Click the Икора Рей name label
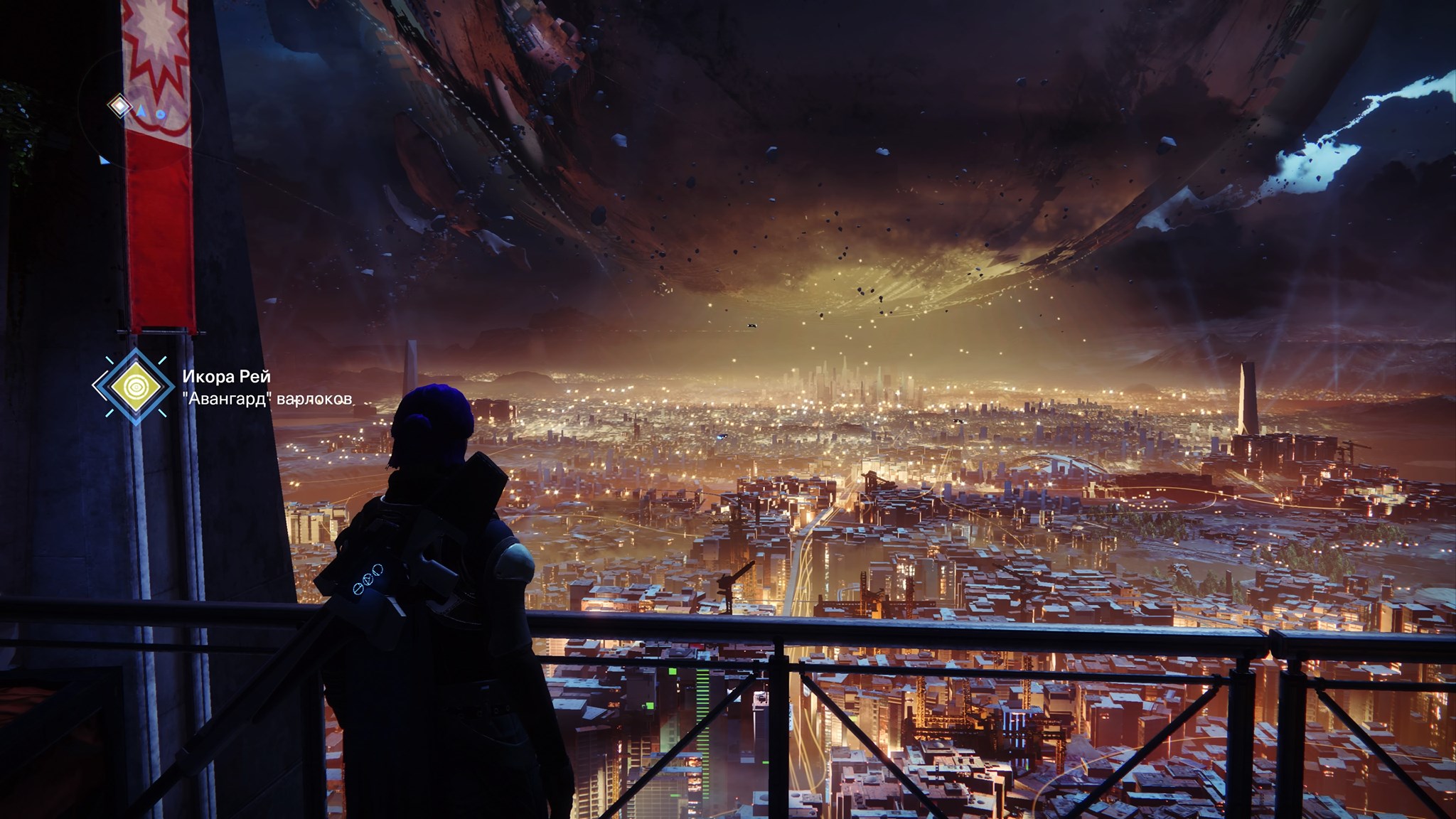This screenshot has height=819, width=1456. coord(226,376)
